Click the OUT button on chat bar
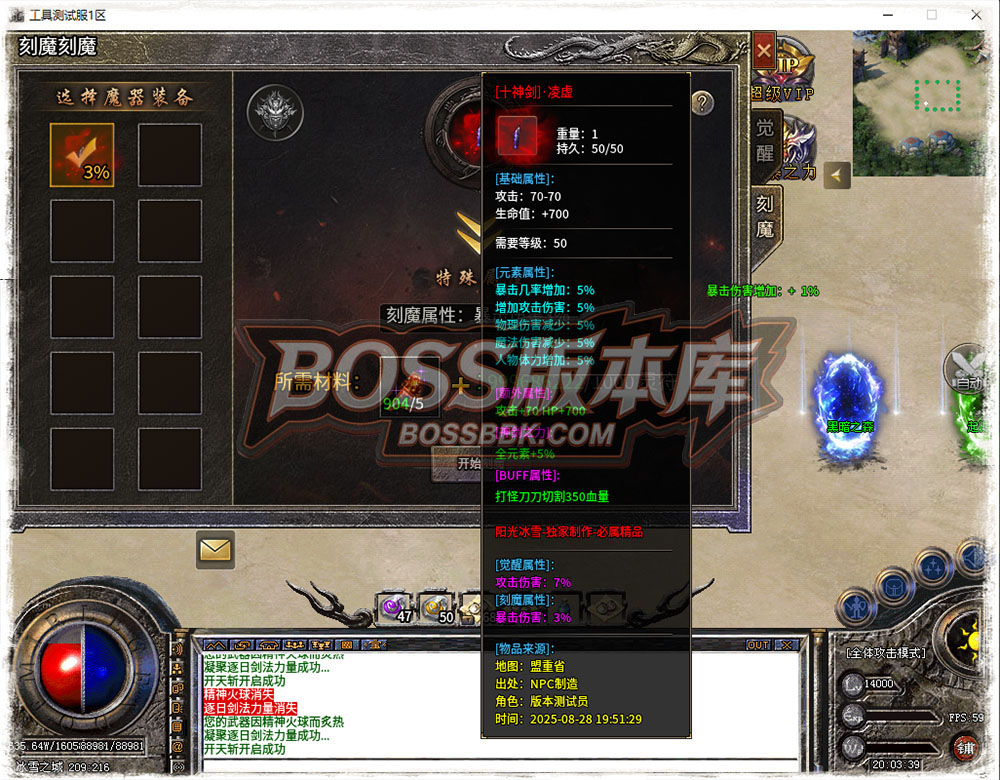Viewport: 1000px width, 780px height. point(758,645)
